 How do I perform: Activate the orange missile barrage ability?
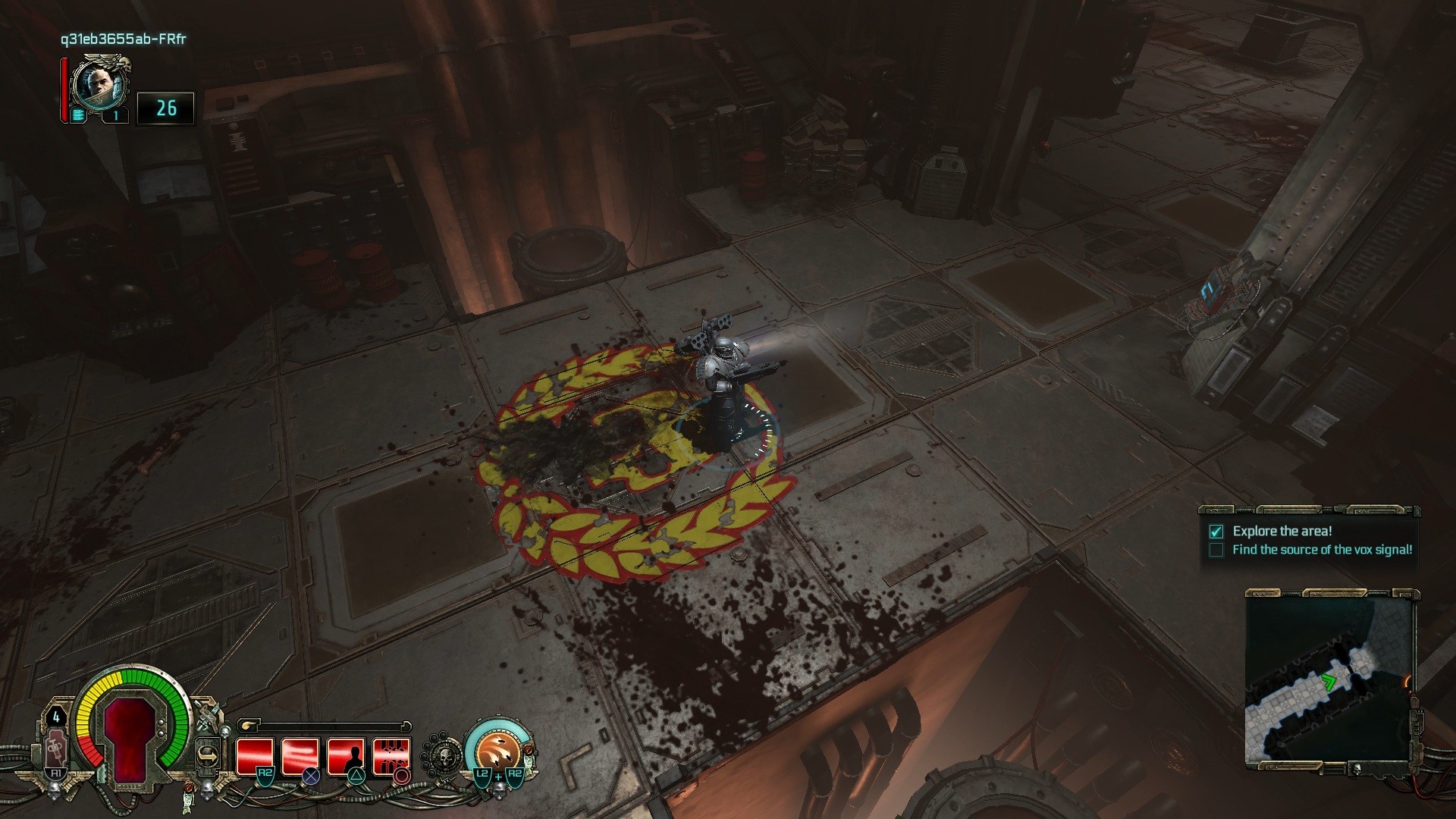pos(498,751)
